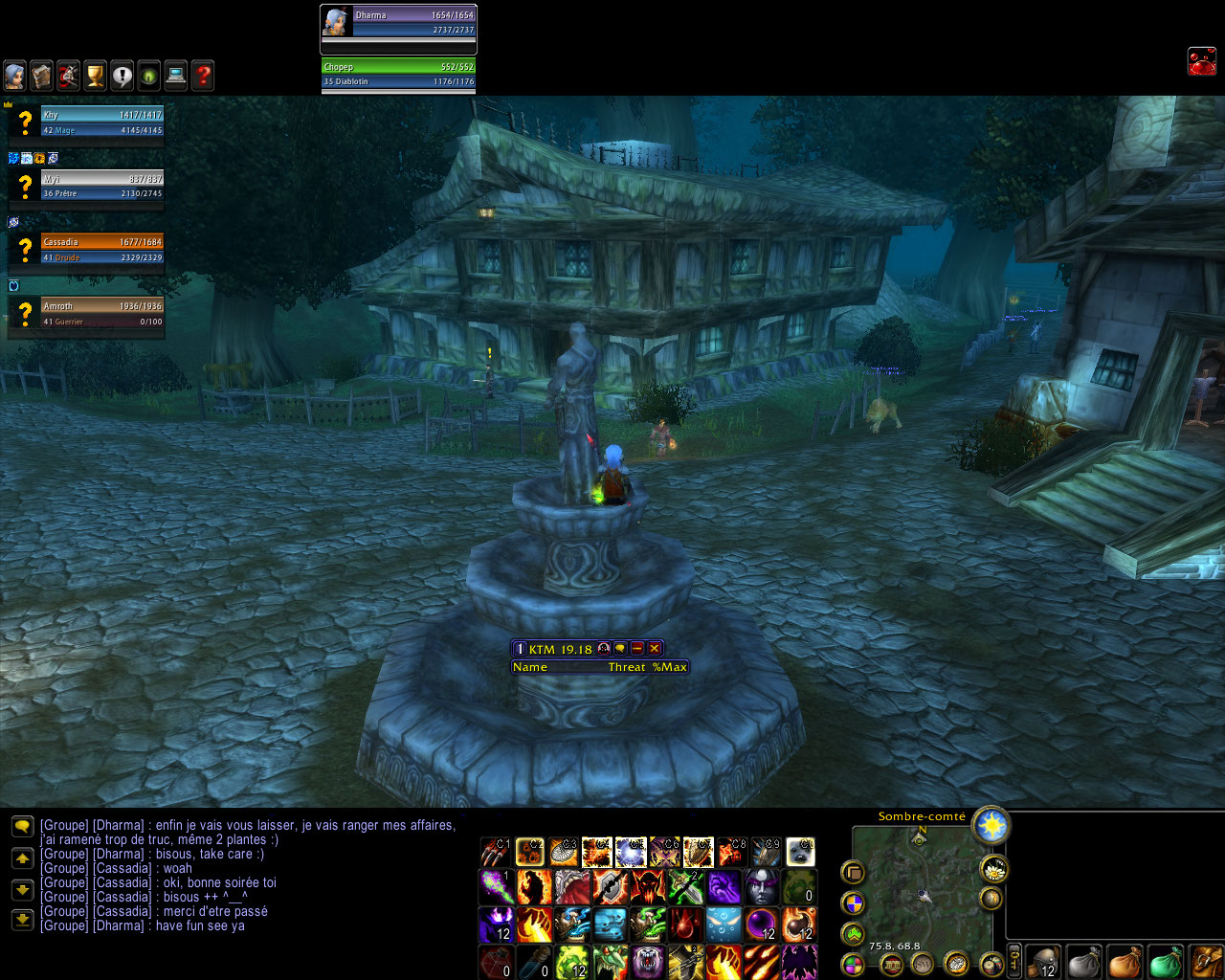Click the KTM speech bubble announce button
This screenshot has width=1225, height=980.
[x=620, y=649]
